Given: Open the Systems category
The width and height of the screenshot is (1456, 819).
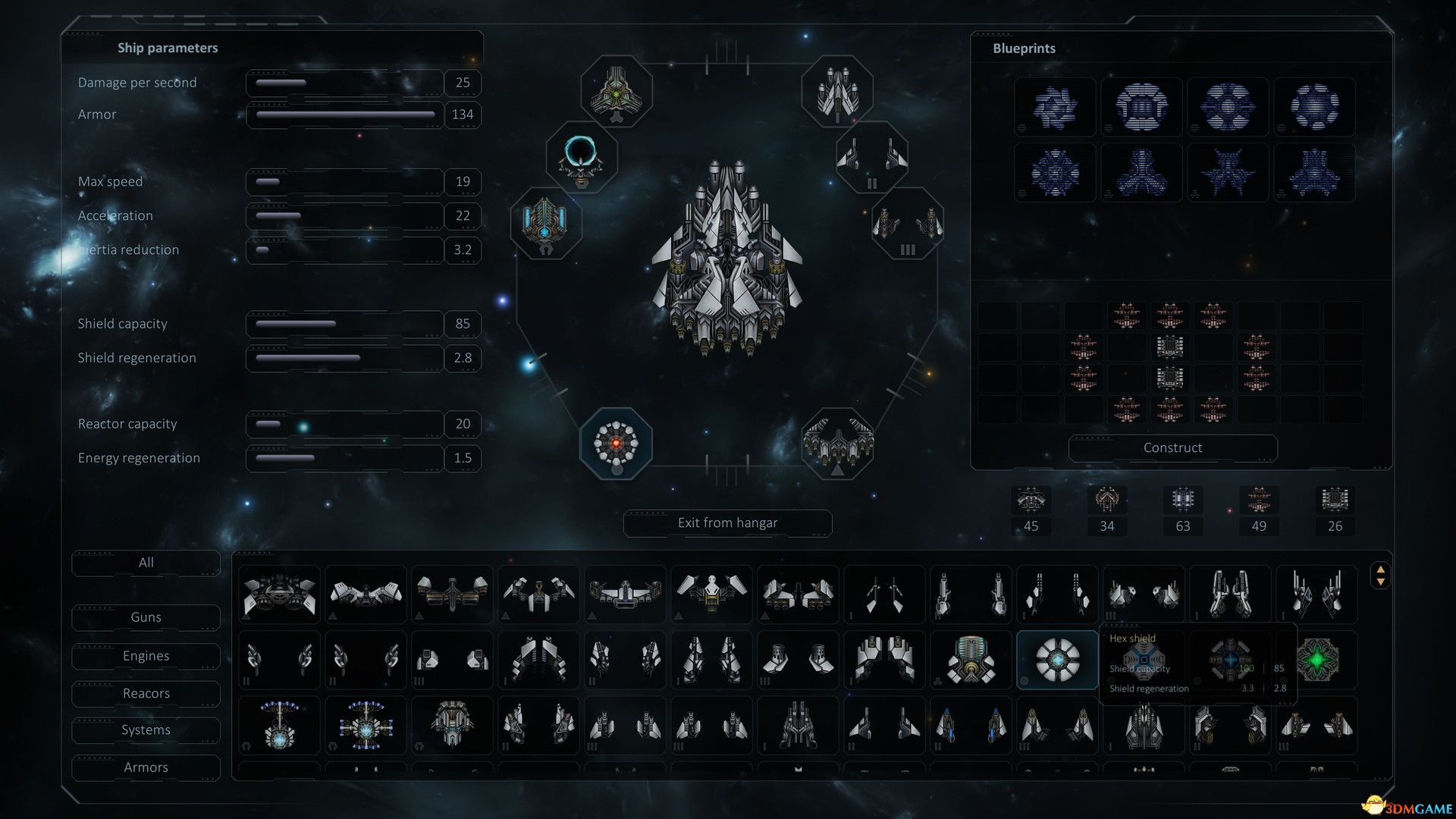Looking at the screenshot, I should click(146, 730).
